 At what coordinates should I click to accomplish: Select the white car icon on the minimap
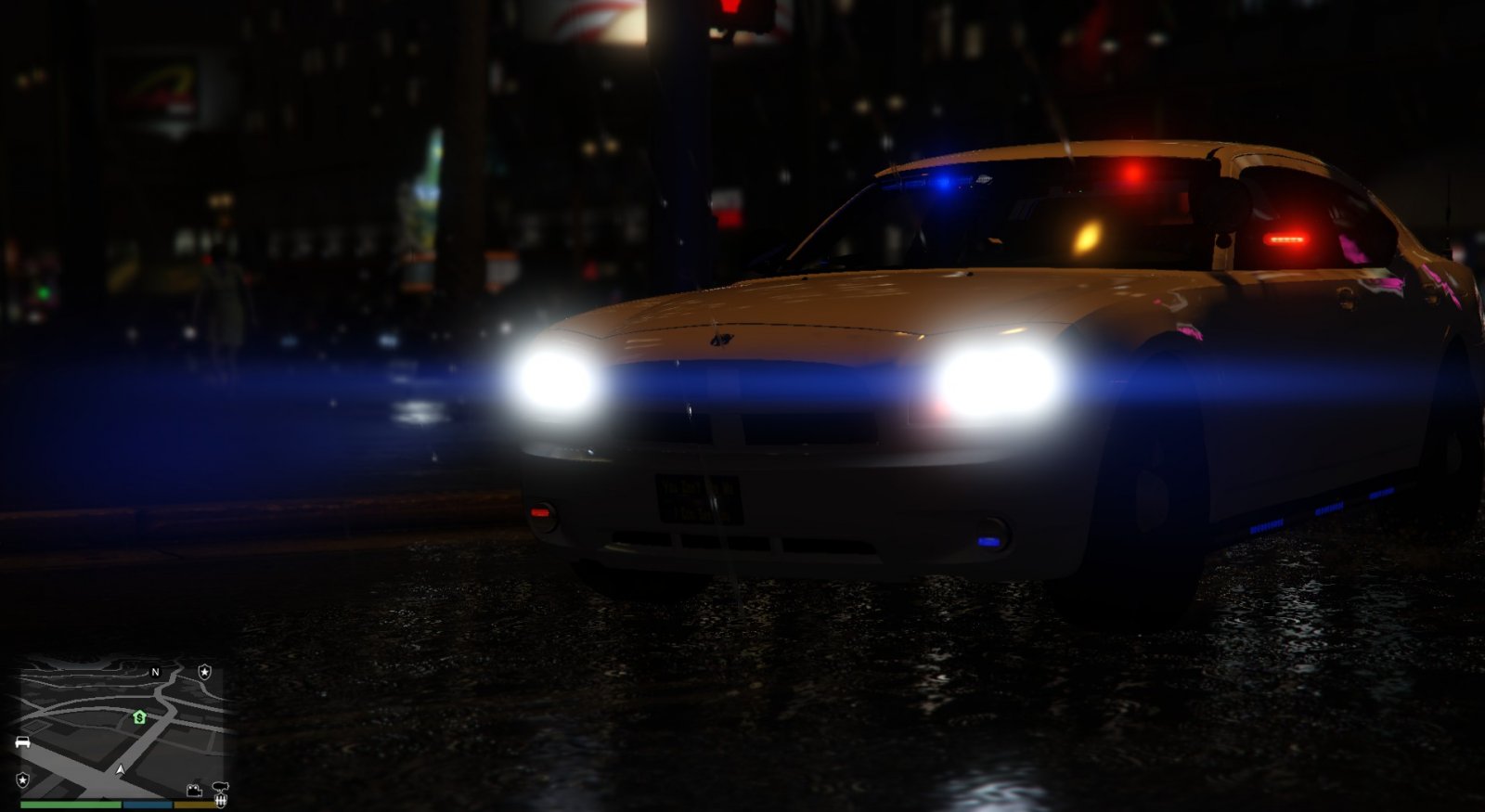[22, 741]
